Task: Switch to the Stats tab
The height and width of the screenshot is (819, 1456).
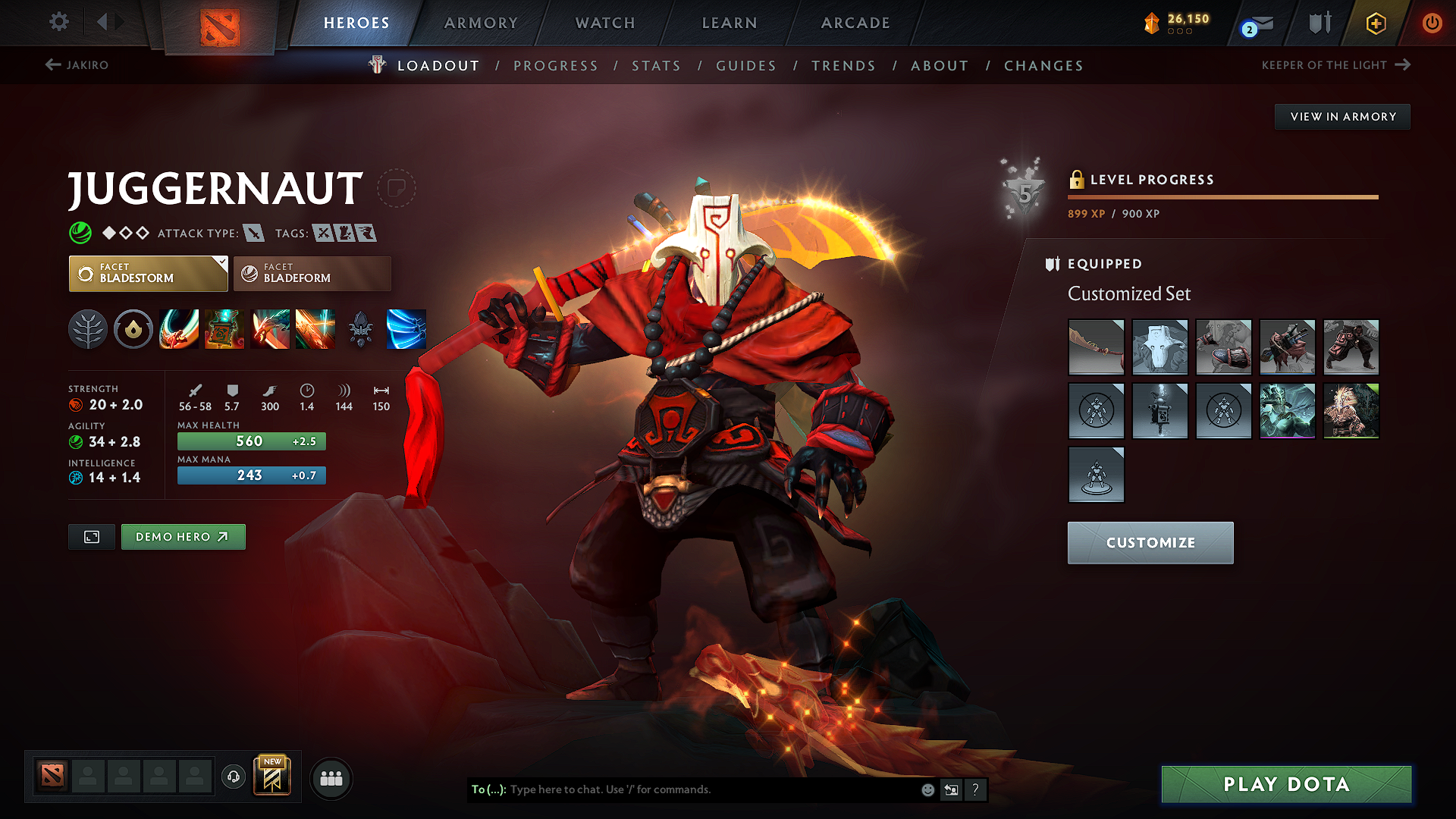Action: [x=655, y=65]
